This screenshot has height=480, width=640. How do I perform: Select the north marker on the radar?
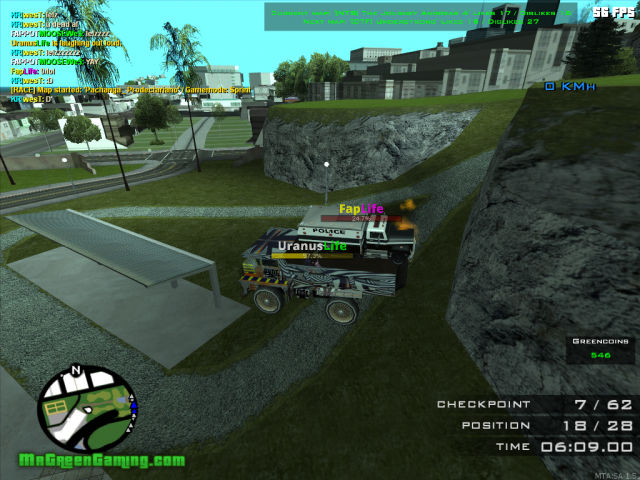pyautogui.click(x=76, y=371)
